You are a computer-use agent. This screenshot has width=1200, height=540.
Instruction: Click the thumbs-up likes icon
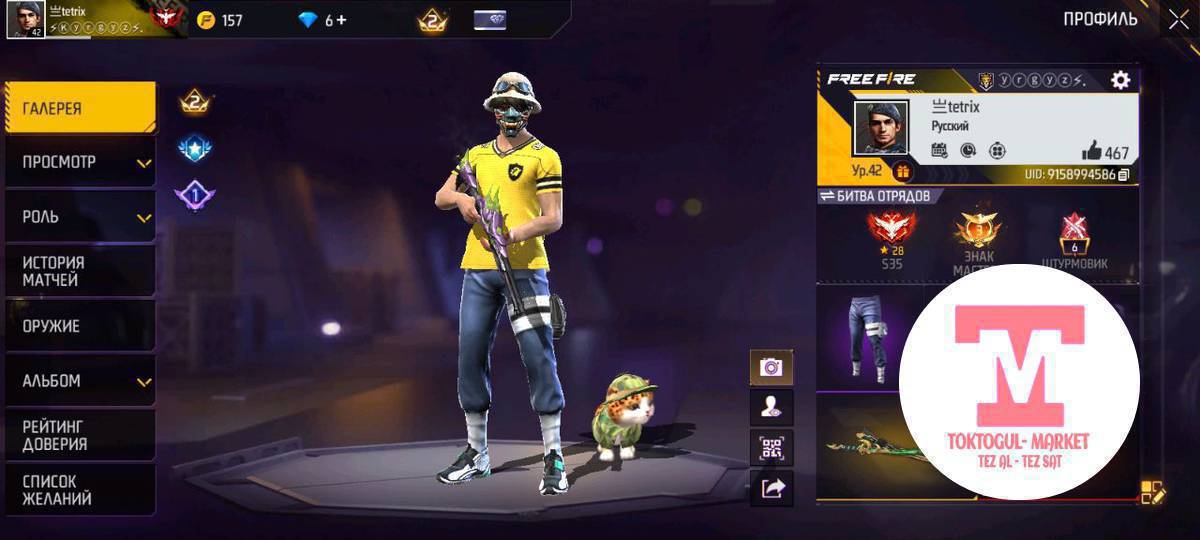[x=1091, y=152]
